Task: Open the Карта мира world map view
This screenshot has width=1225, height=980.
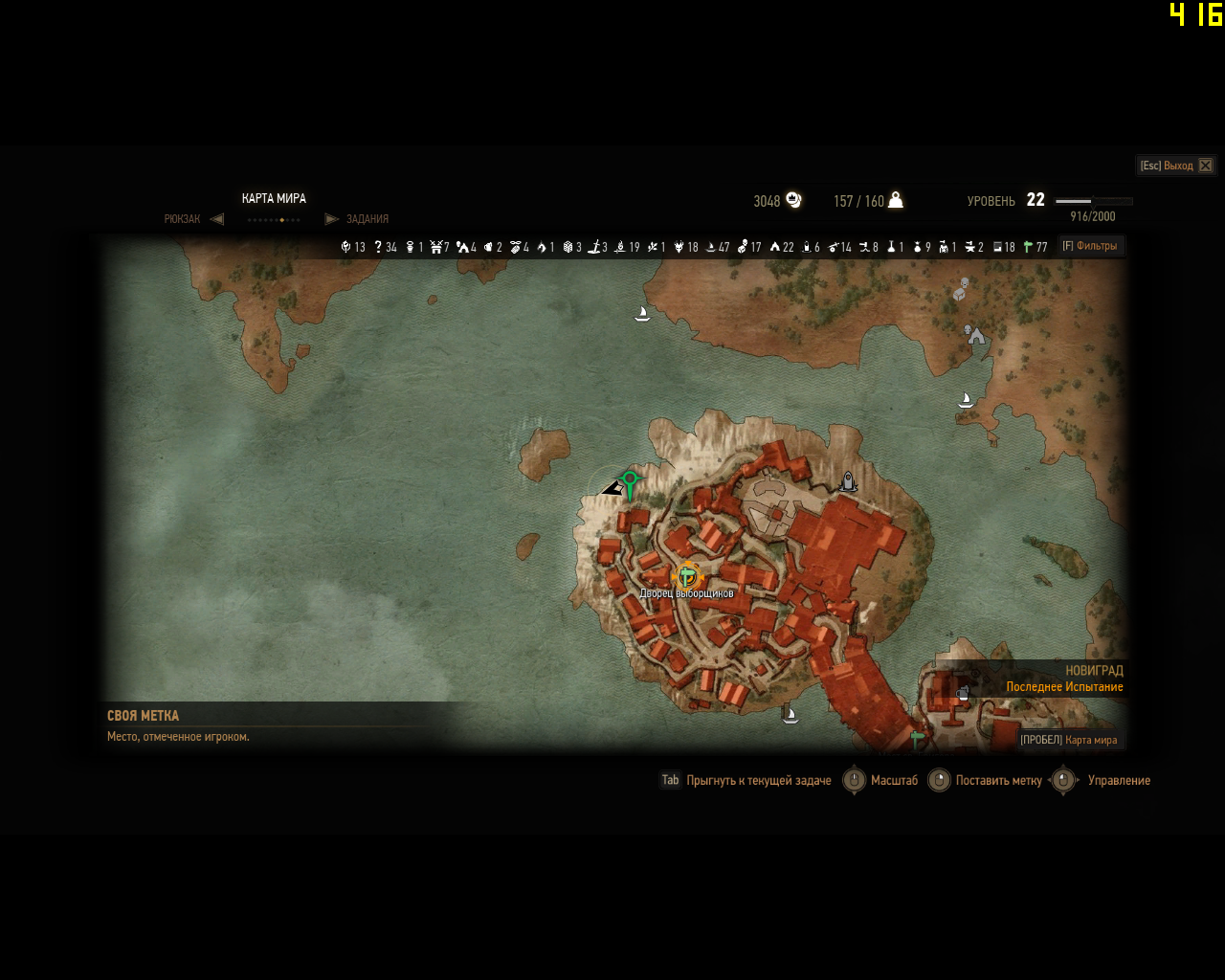Action: 1069,740
